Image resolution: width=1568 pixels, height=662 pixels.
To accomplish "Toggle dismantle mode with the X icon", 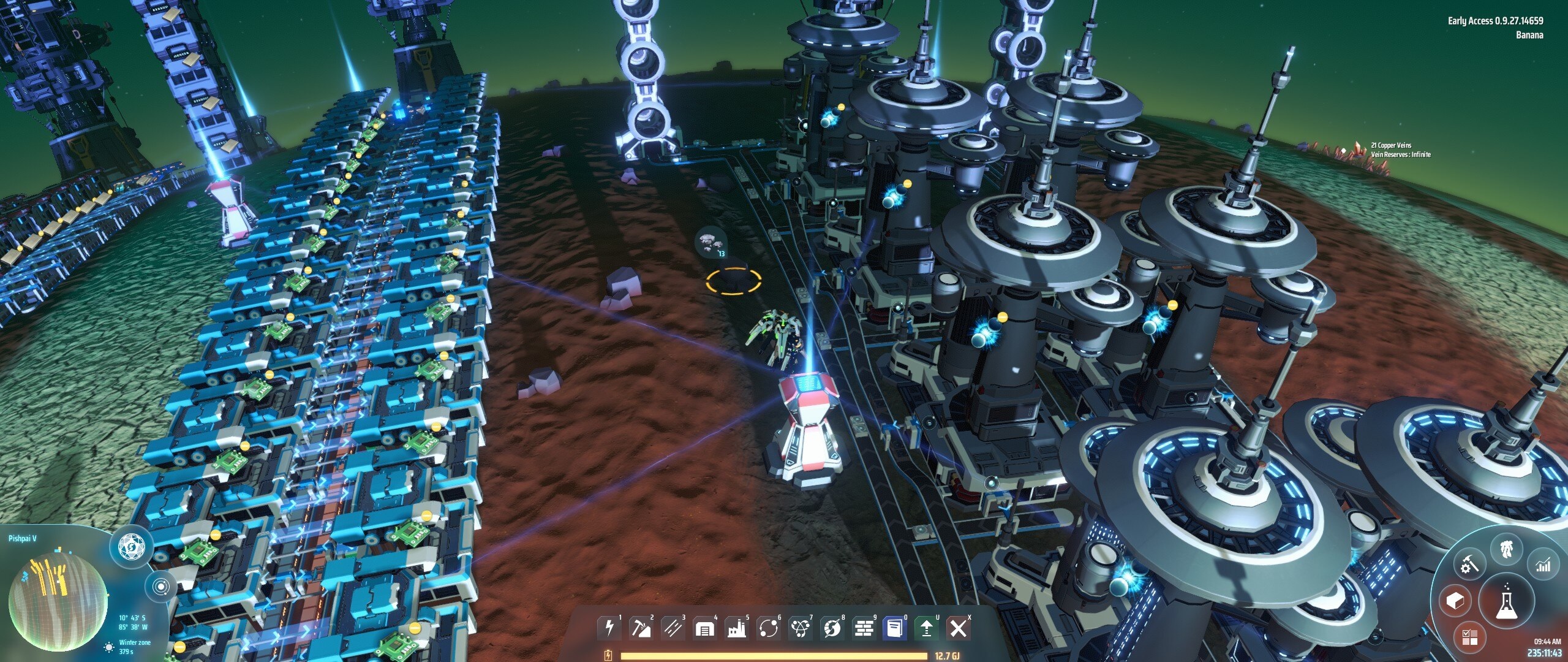I will 960,629.
